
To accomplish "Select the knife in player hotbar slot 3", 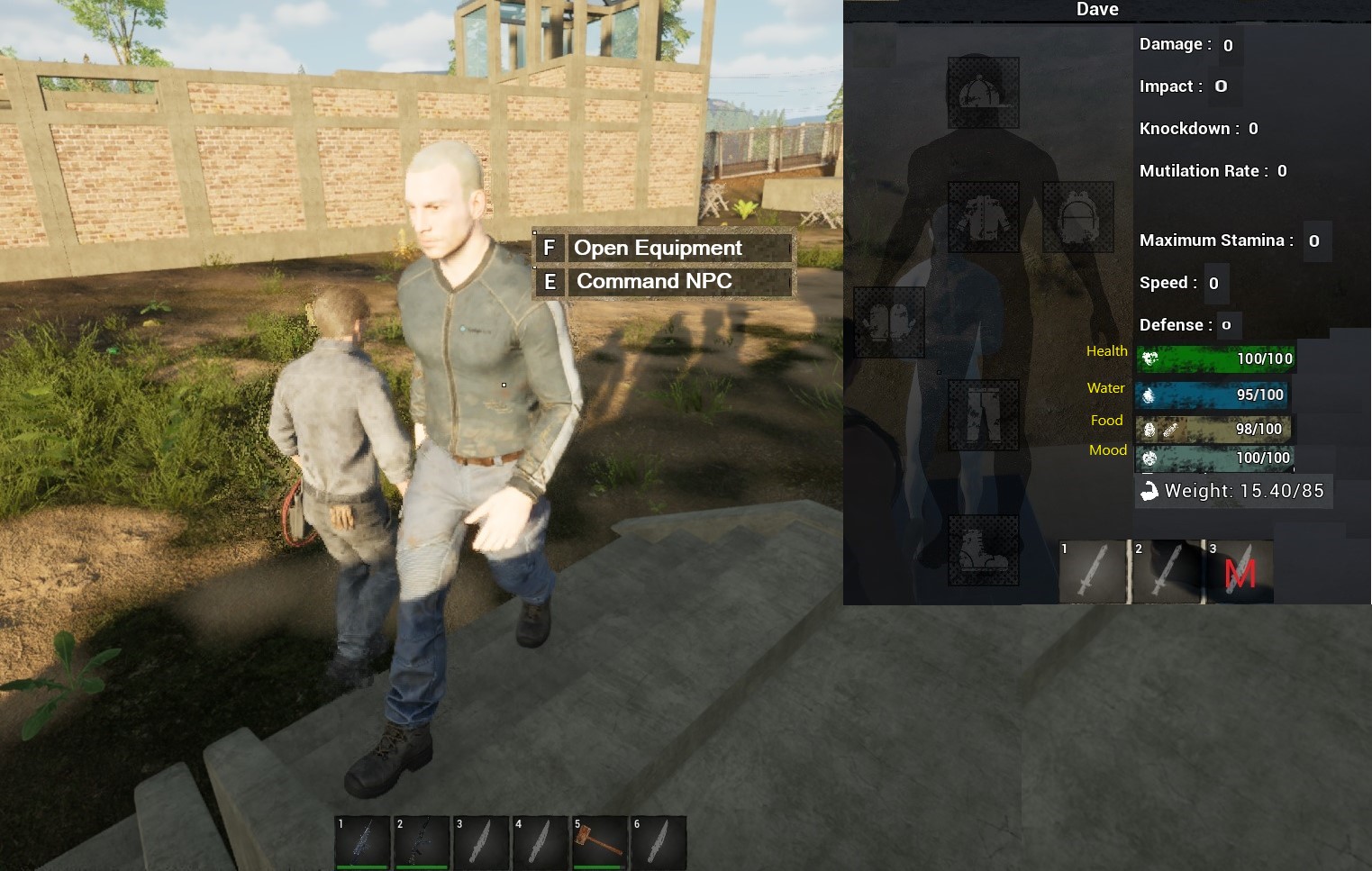I will click(480, 843).
